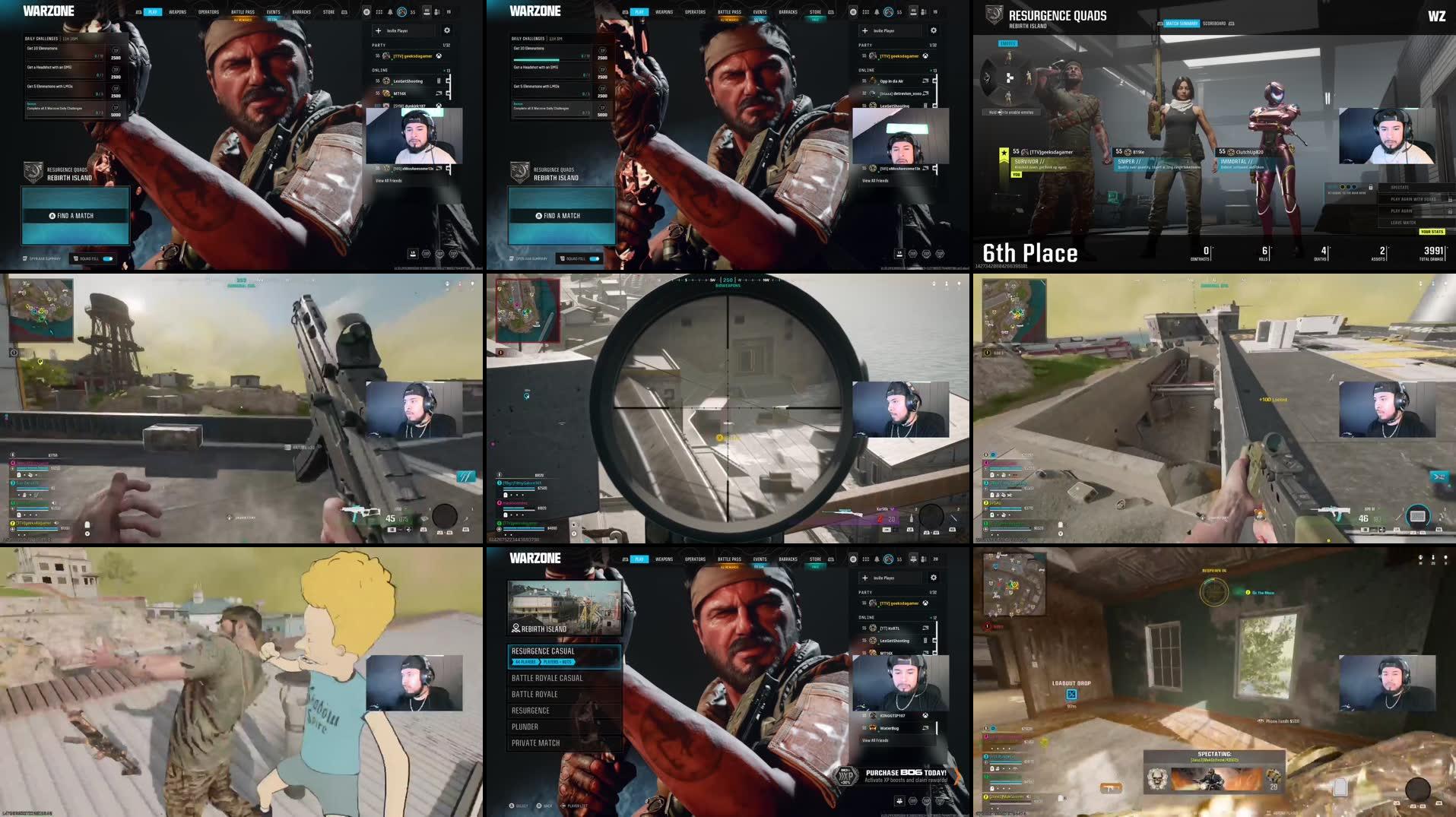Toggle the Squad Fill switch

(x=107, y=258)
